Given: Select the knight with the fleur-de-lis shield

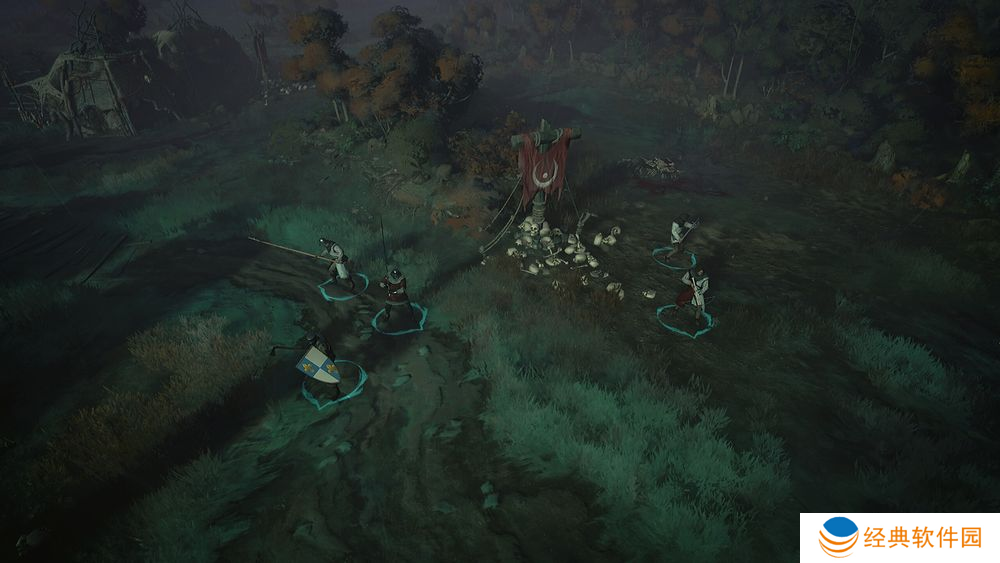Looking at the screenshot, I should 318,366.
